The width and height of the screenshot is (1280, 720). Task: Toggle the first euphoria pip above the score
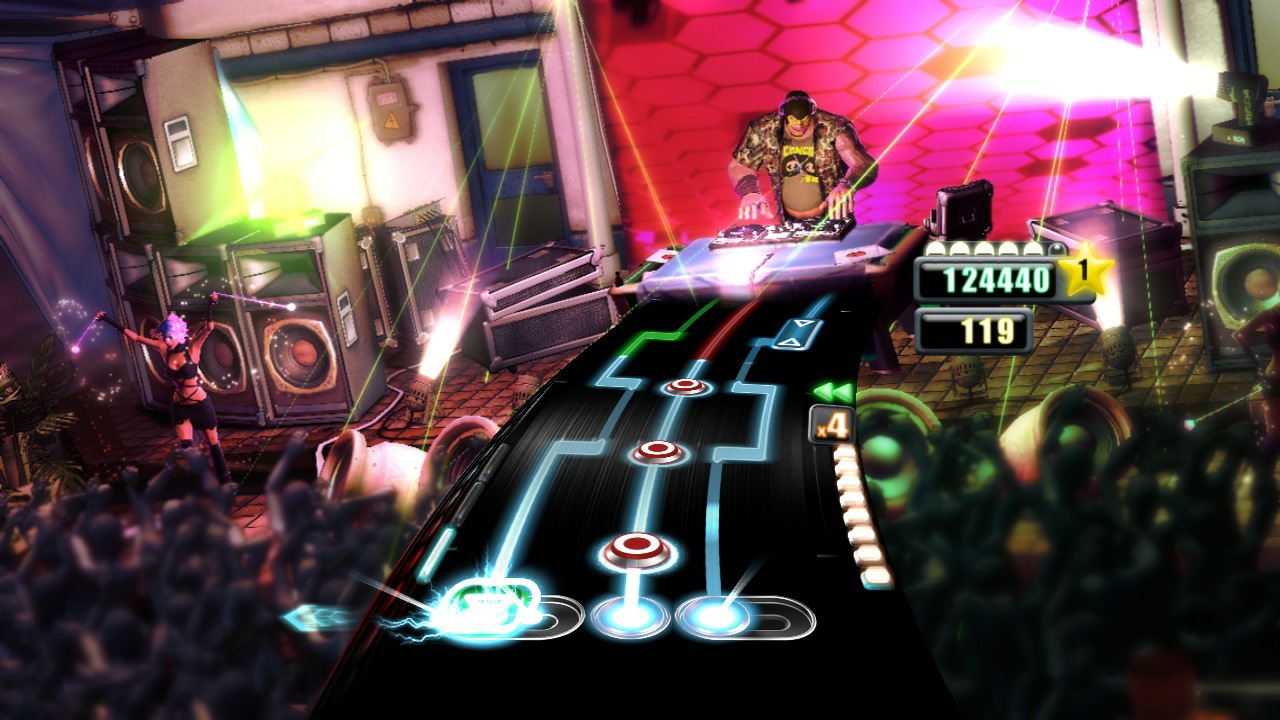pyautogui.click(x=936, y=249)
